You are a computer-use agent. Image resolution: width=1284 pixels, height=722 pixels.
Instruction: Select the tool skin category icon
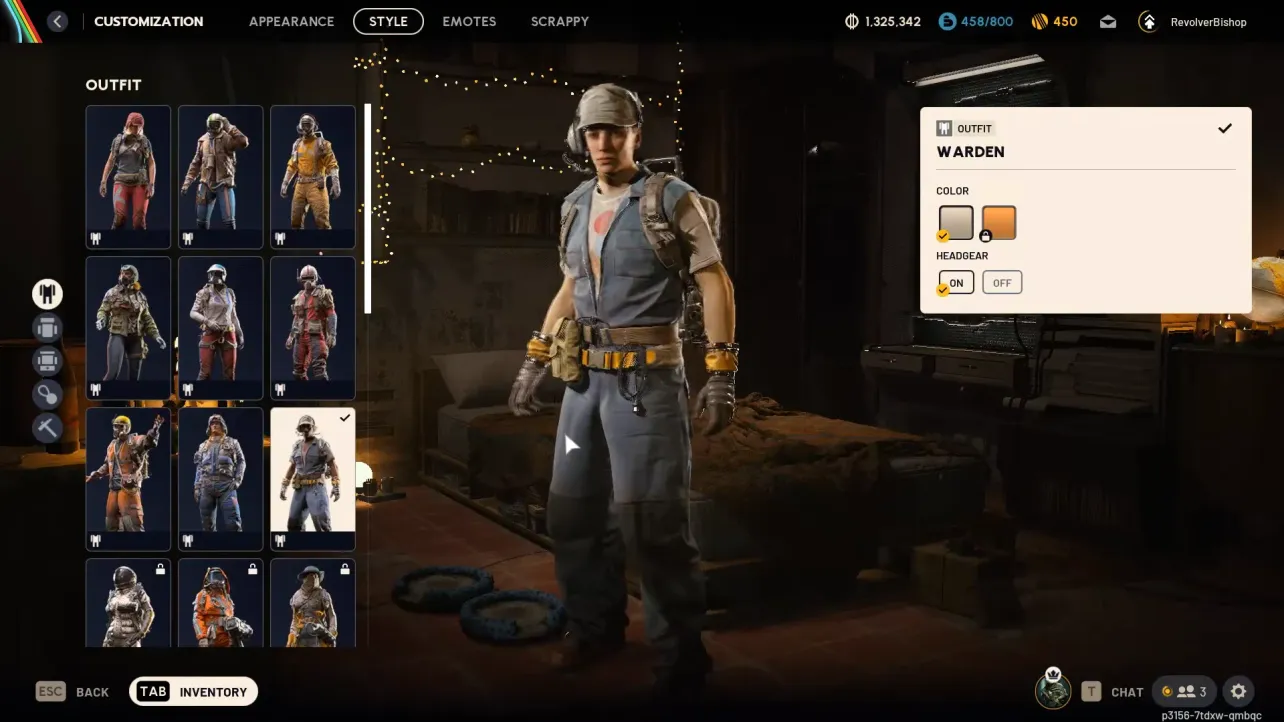[46, 427]
